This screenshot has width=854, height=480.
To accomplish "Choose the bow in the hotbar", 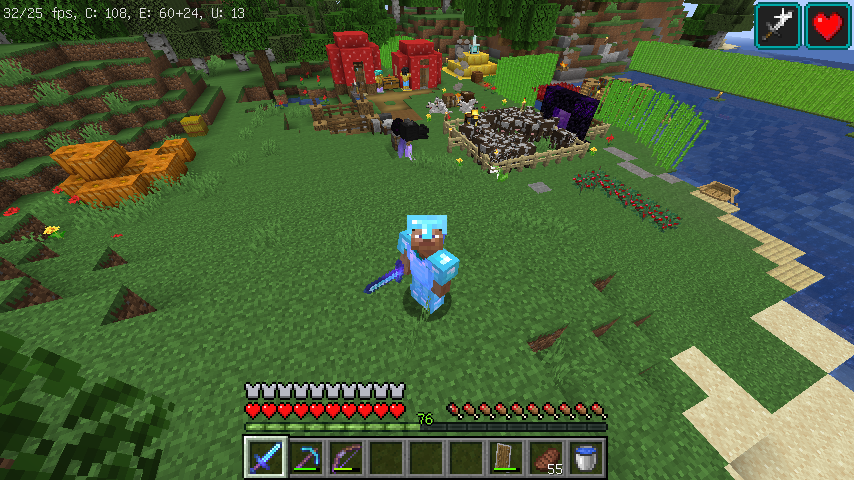I will pyautogui.click(x=346, y=458).
